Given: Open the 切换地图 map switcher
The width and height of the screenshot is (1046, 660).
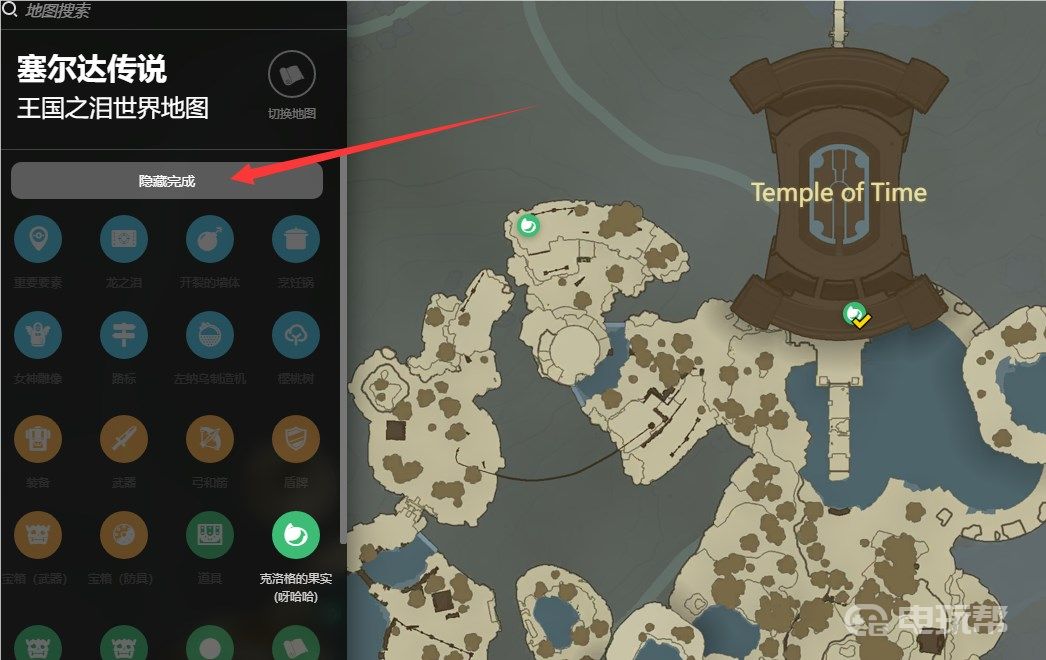Looking at the screenshot, I should [292, 76].
